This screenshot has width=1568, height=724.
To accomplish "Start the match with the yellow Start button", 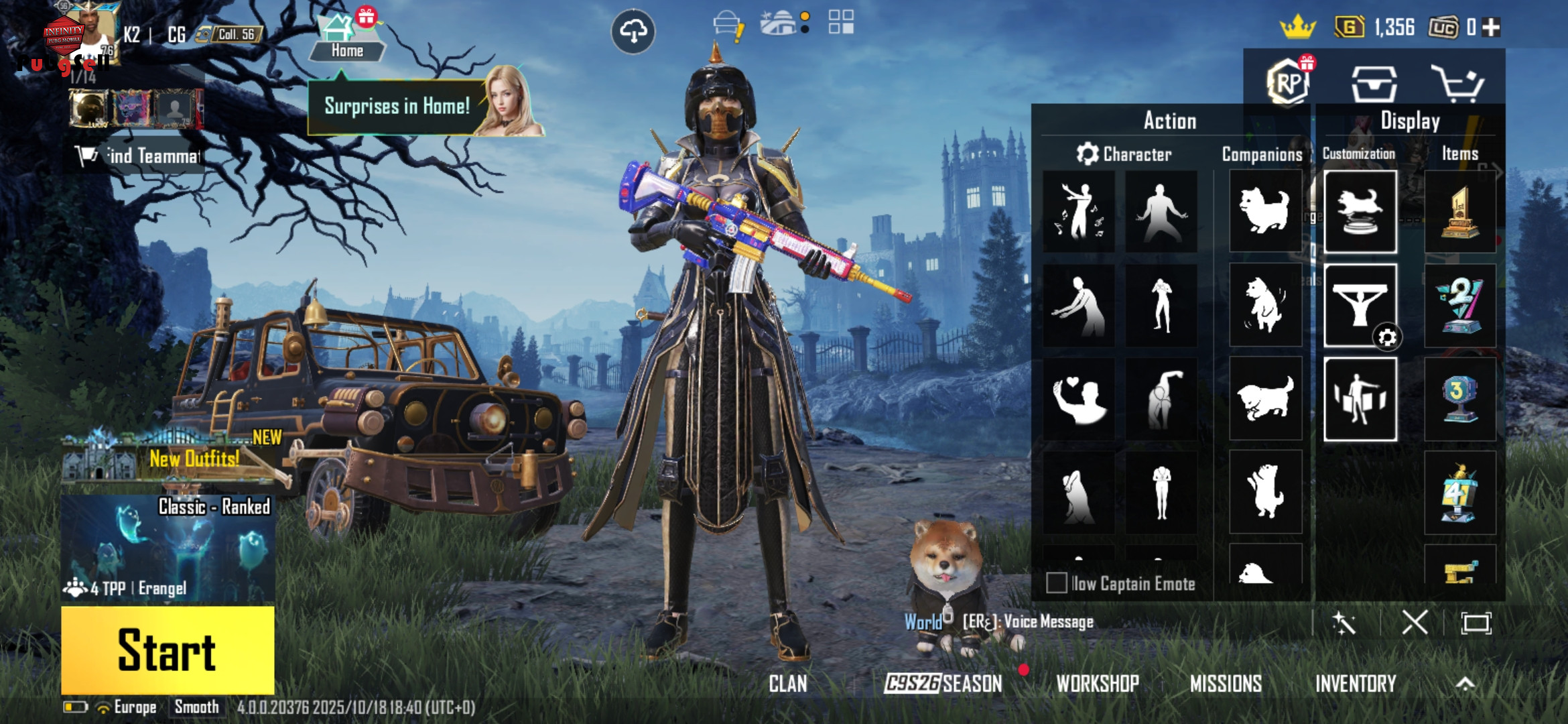I will 168,650.
